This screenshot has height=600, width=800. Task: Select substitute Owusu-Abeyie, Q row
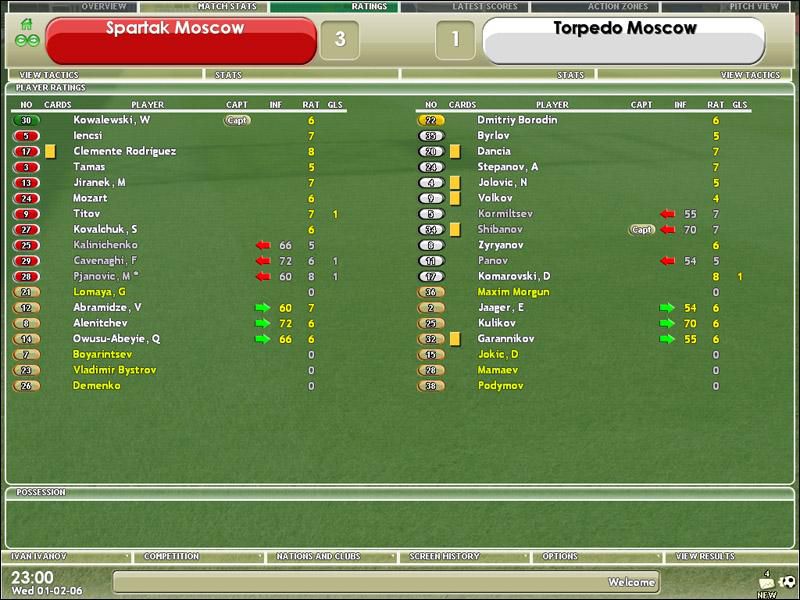117,339
